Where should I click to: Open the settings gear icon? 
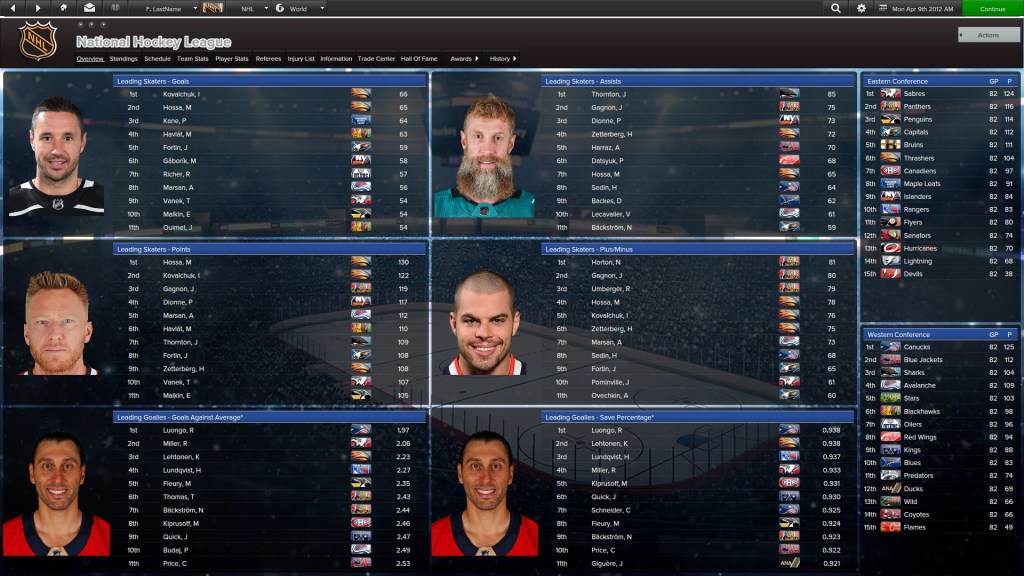tap(862, 8)
